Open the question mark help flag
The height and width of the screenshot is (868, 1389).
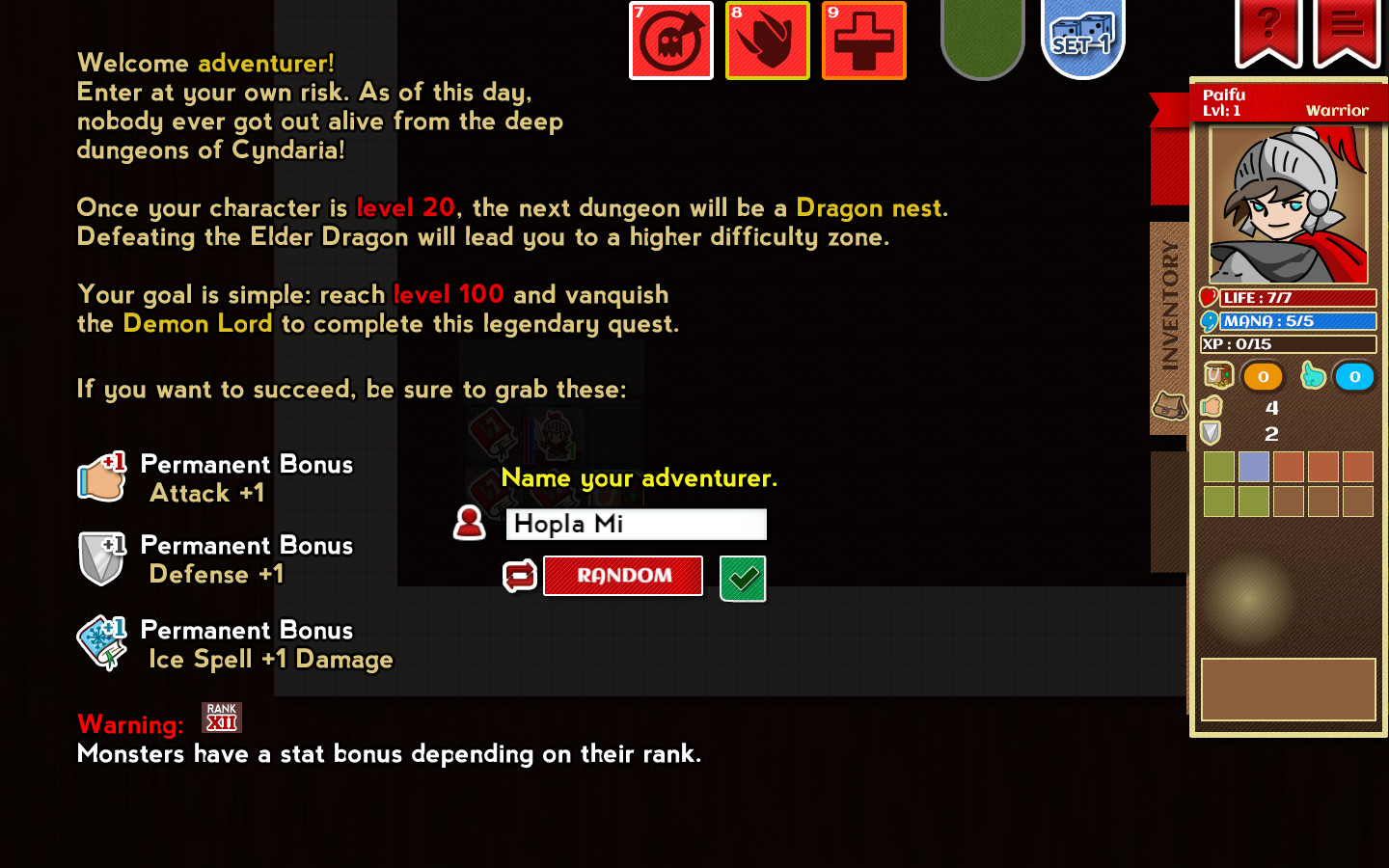point(1267,29)
